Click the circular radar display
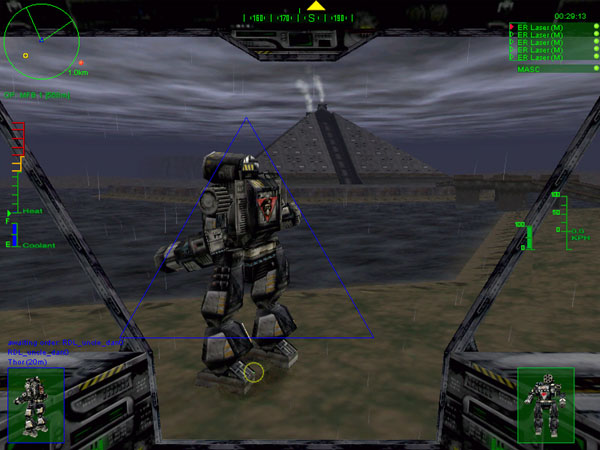 (43, 39)
